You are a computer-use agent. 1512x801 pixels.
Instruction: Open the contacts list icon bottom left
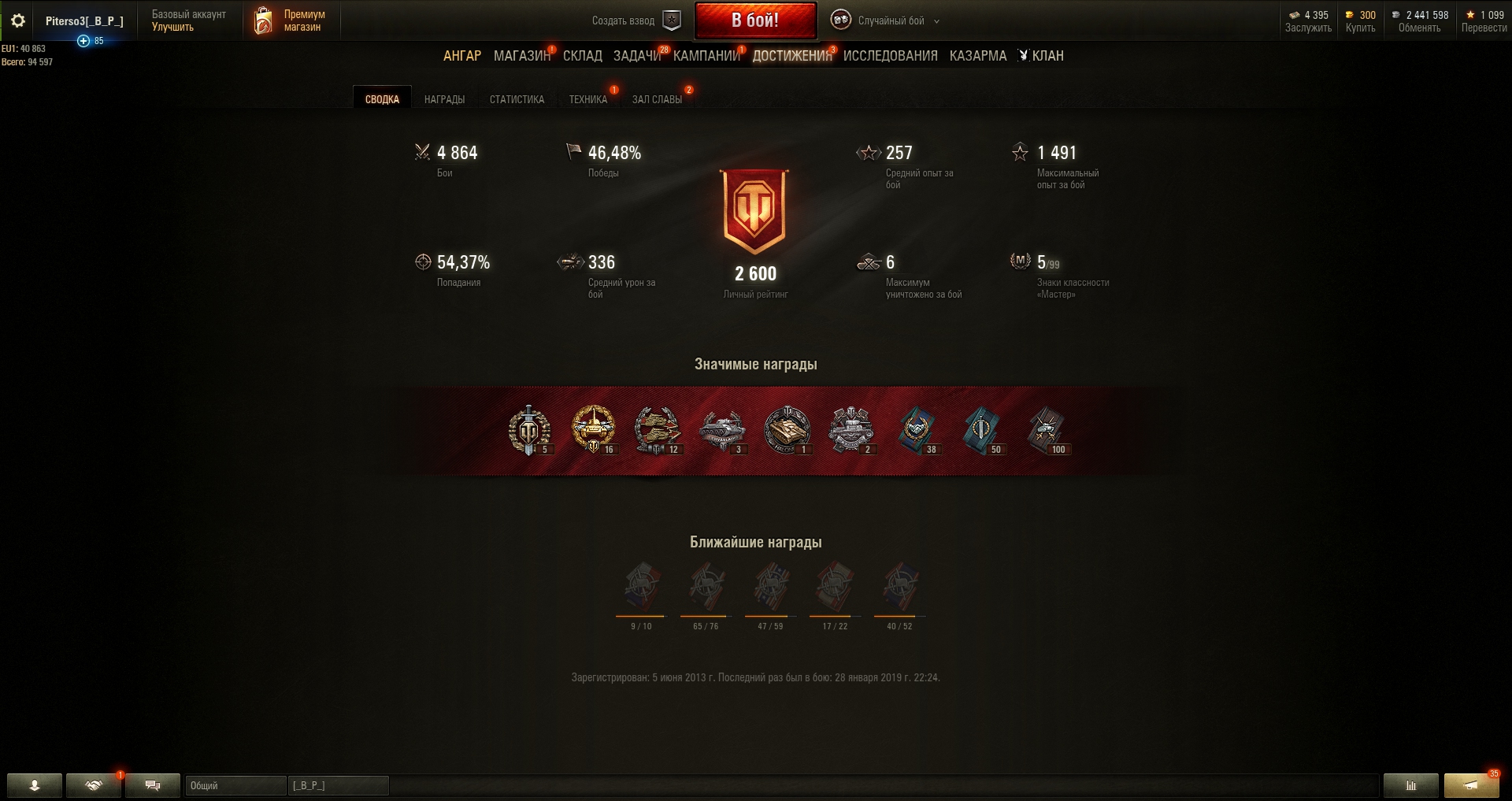pyautogui.click(x=33, y=786)
